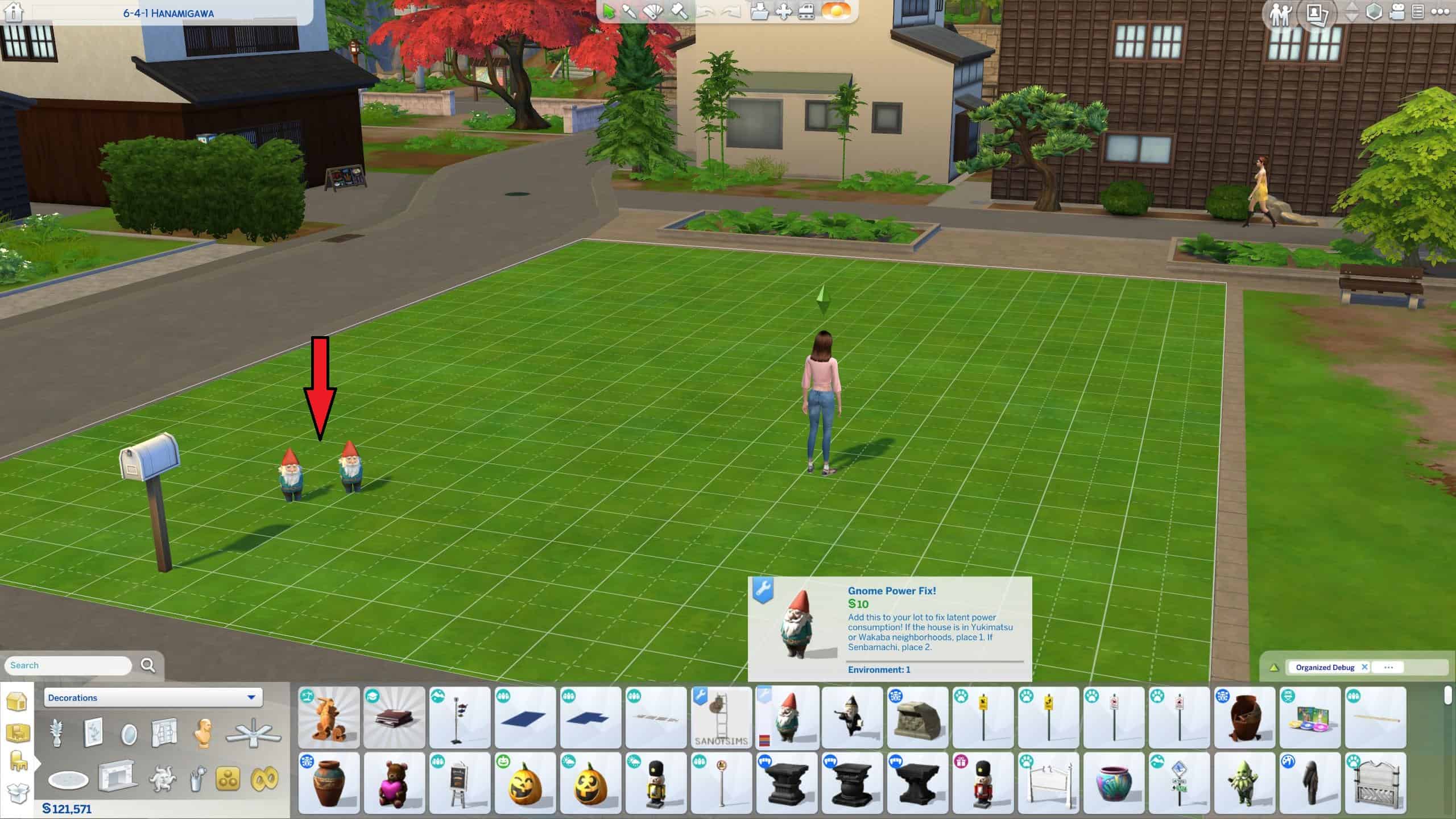Viewport: 1456px width, 819px height.
Task: Activate the eyedropper tool
Action: [x=630, y=12]
